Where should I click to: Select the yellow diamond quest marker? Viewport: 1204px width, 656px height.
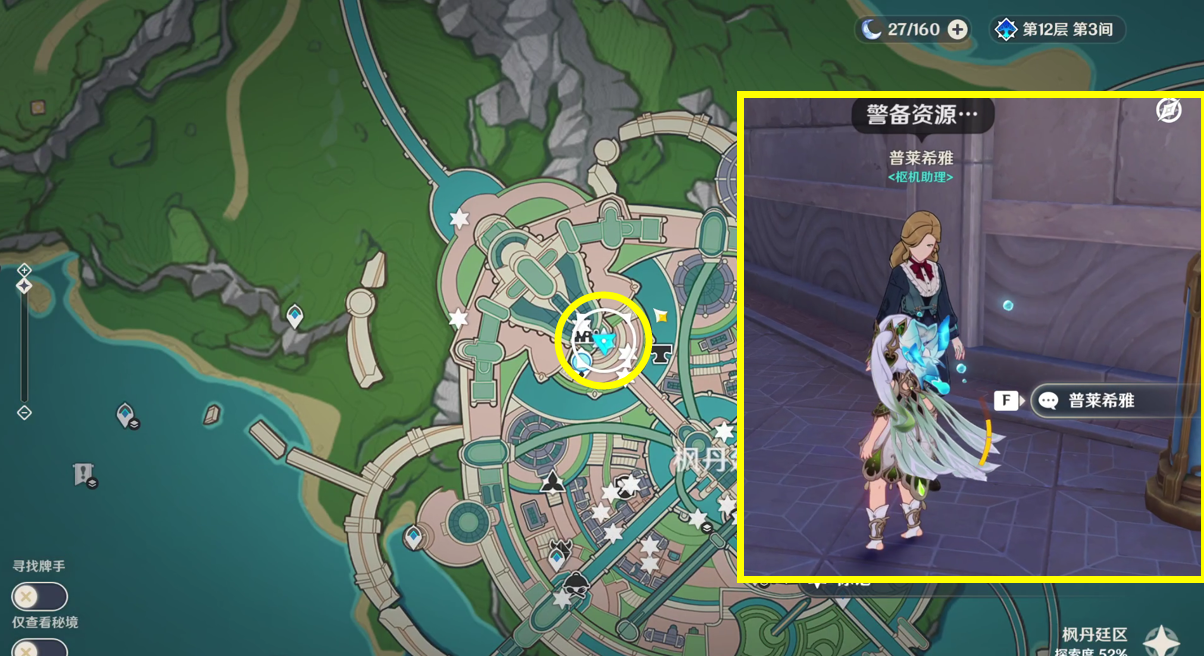pyautogui.click(x=660, y=315)
